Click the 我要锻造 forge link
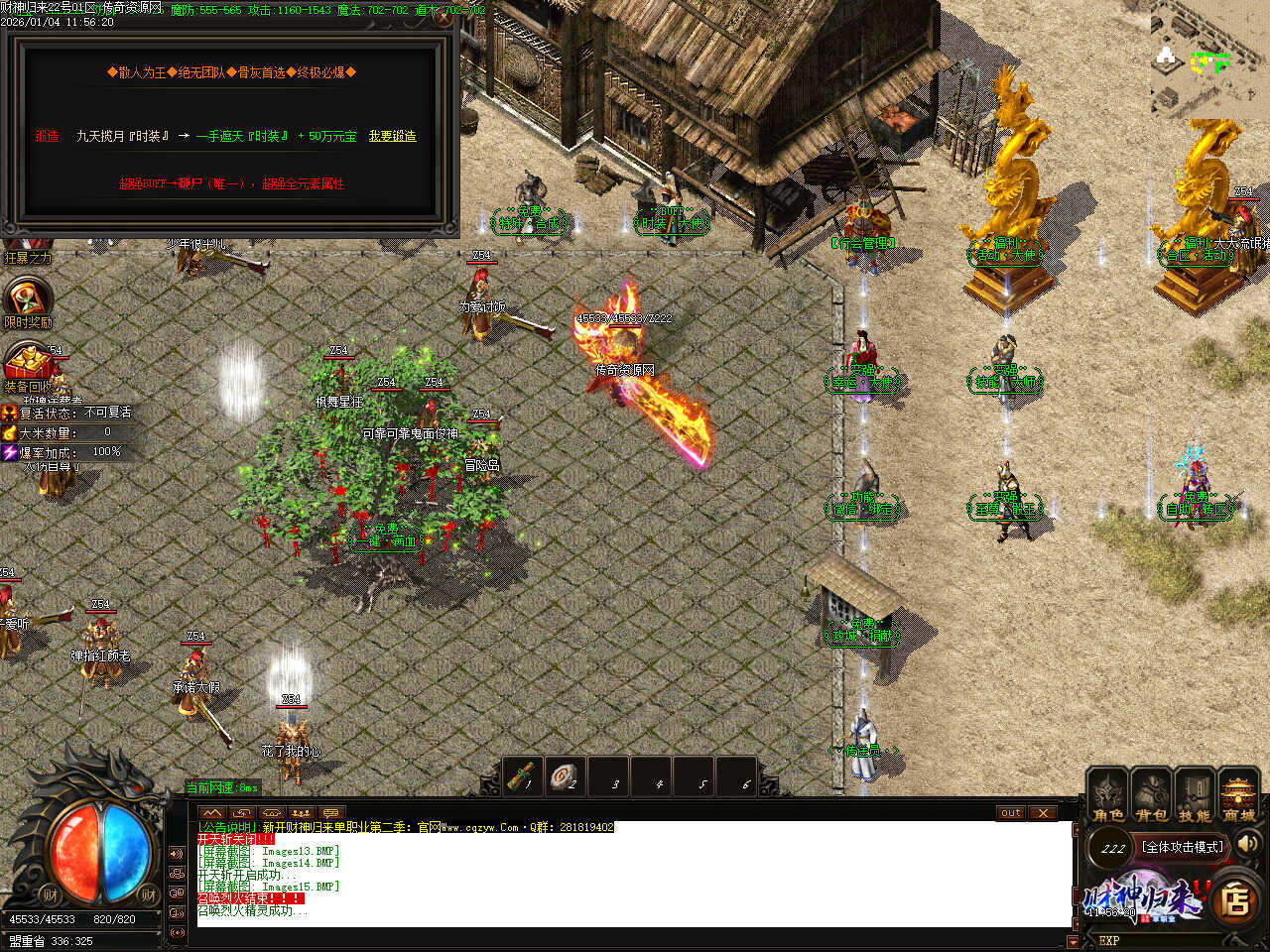This screenshot has height=952, width=1270. click(392, 136)
